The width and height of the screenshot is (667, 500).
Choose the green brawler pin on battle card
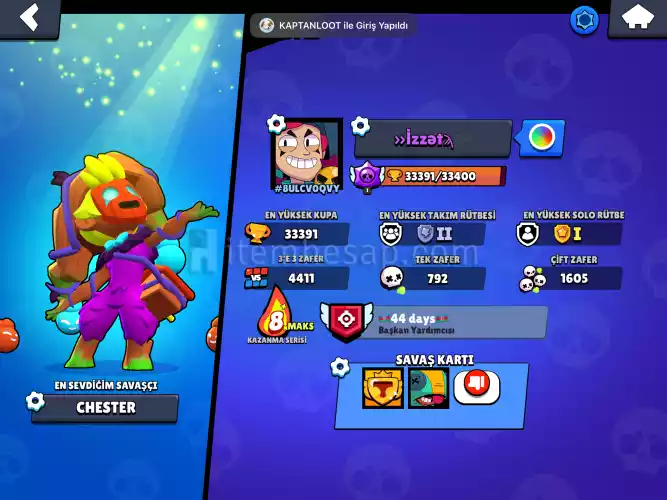coord(427,386)
